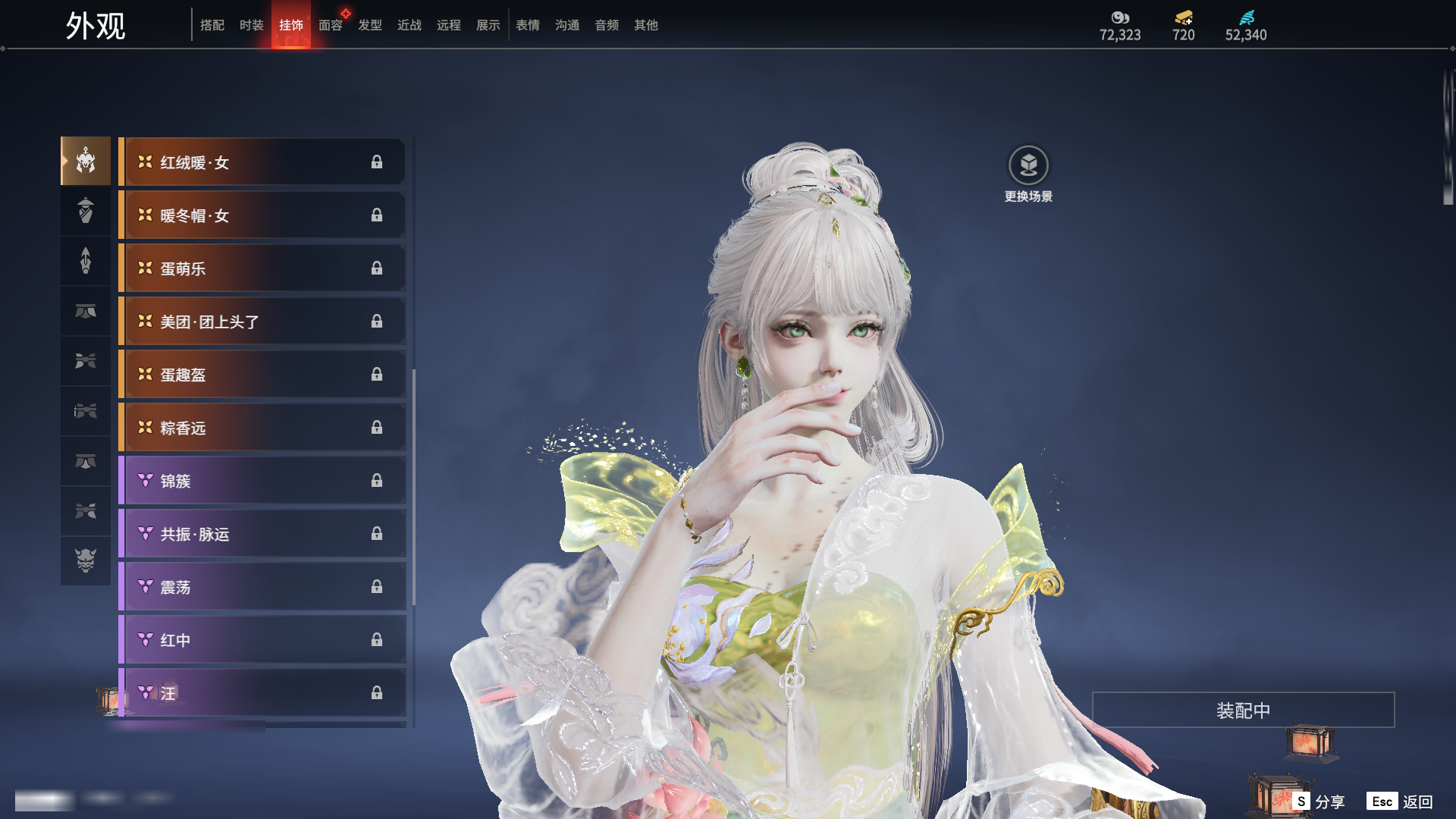Choose the 粽香远 accessory row
Viewport: 1456px width, 819px height.
click(262, 428)
